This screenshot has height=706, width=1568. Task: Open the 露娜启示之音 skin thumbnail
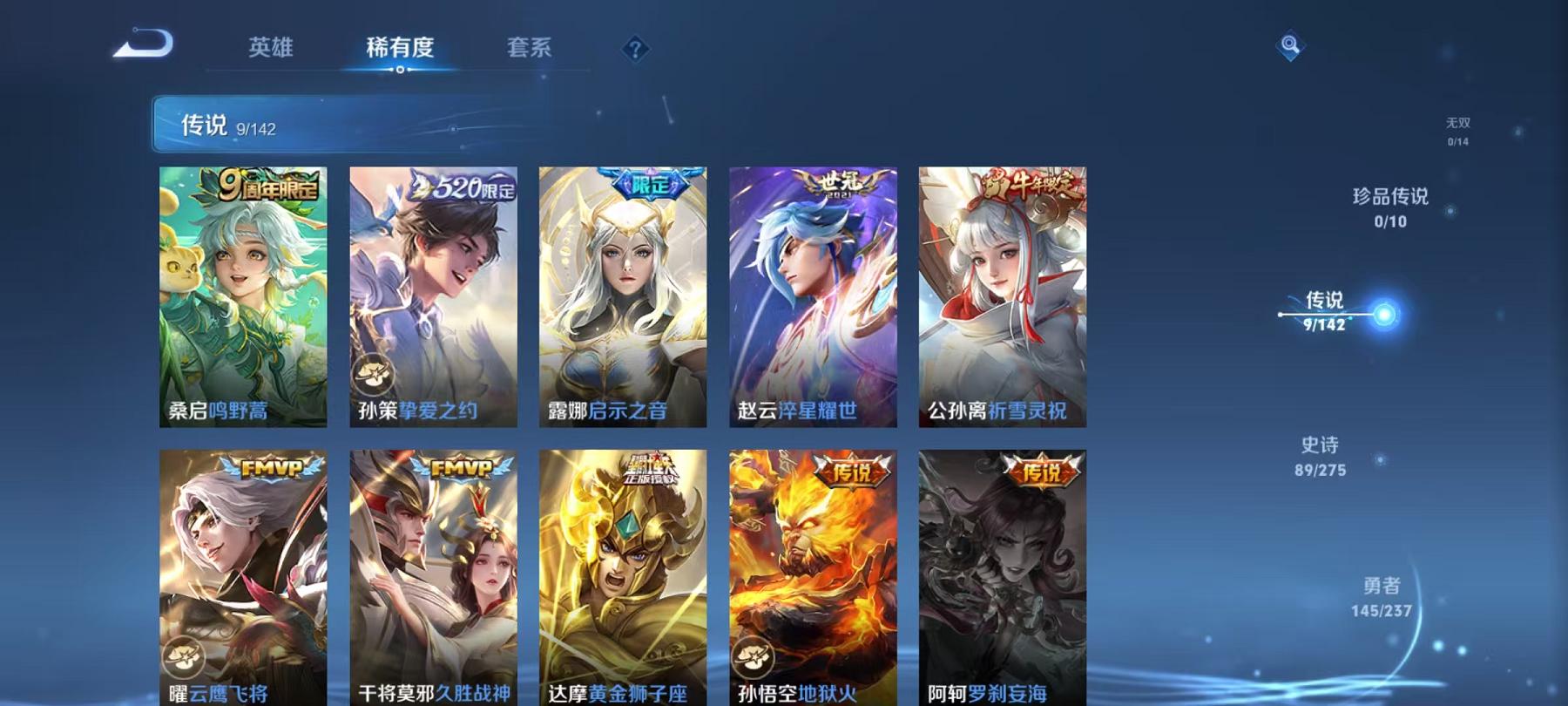pos(626,296)
